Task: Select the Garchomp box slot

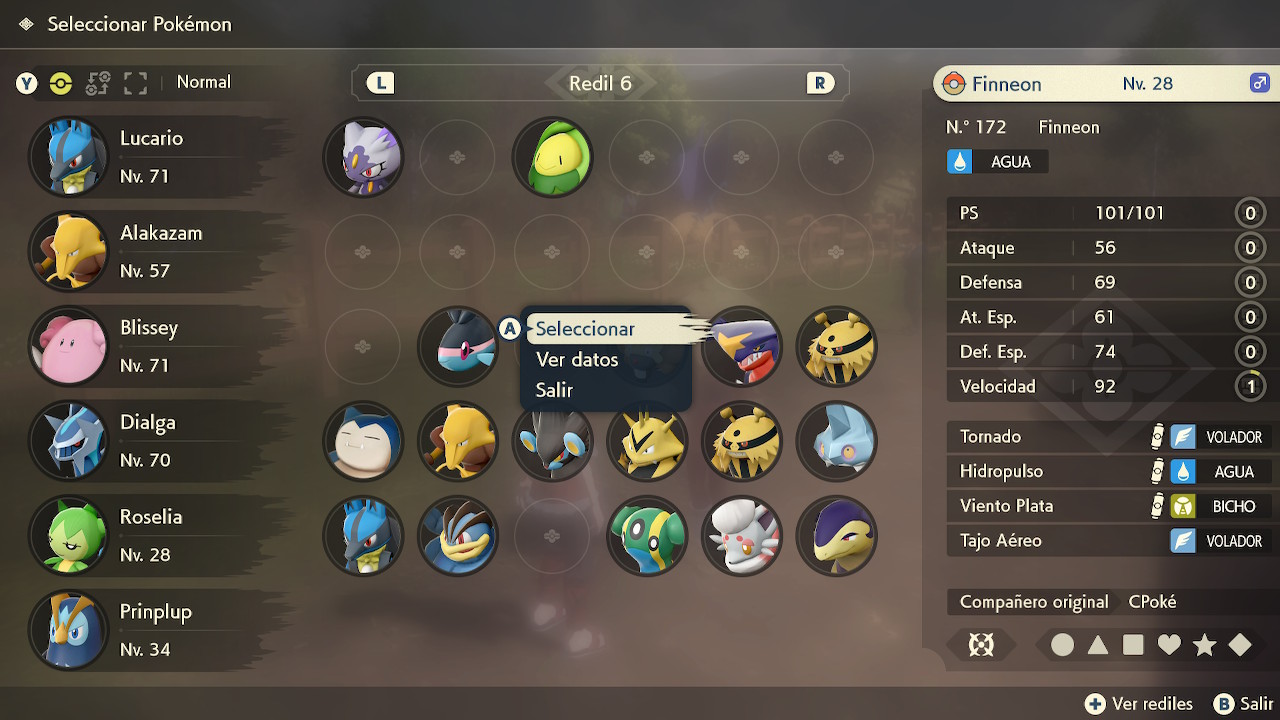Action: (x=741, y=347)
